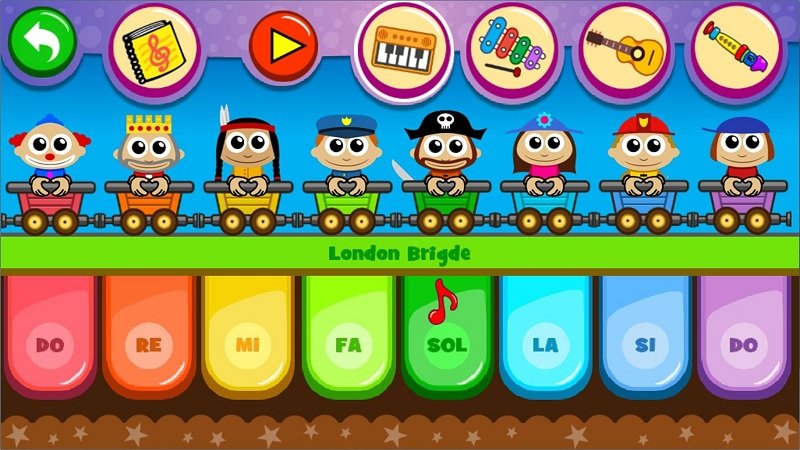Image resolution: width=800 pixels, height=450 pixels.
Task: Switch to the xylophone instrument
Action: [x=511, y=48]
